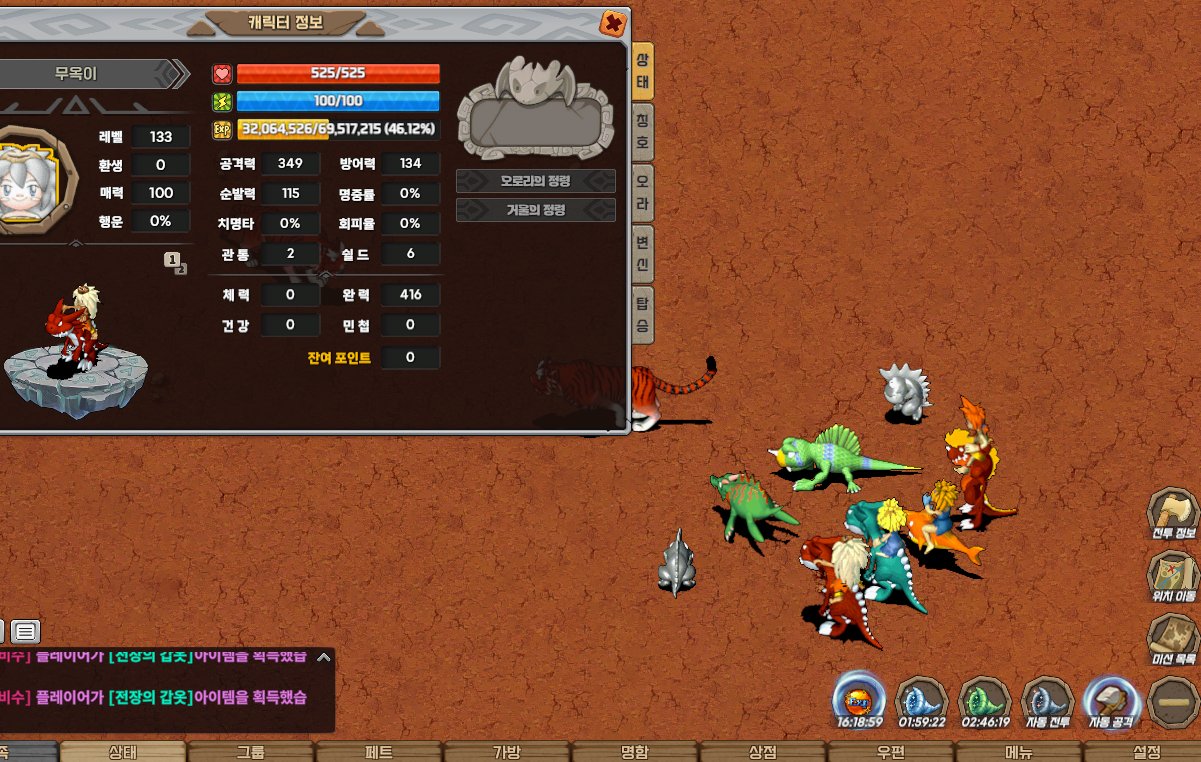Switch to the 칭호 side tab
Viewport: 1201px width, 762px height.
pos(643,131)
